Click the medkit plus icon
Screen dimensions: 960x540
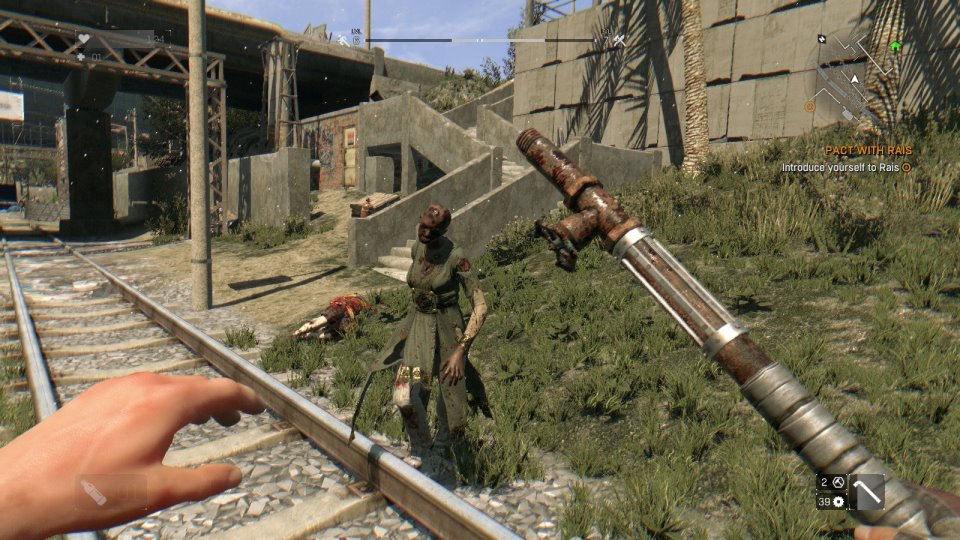point(81,57)
